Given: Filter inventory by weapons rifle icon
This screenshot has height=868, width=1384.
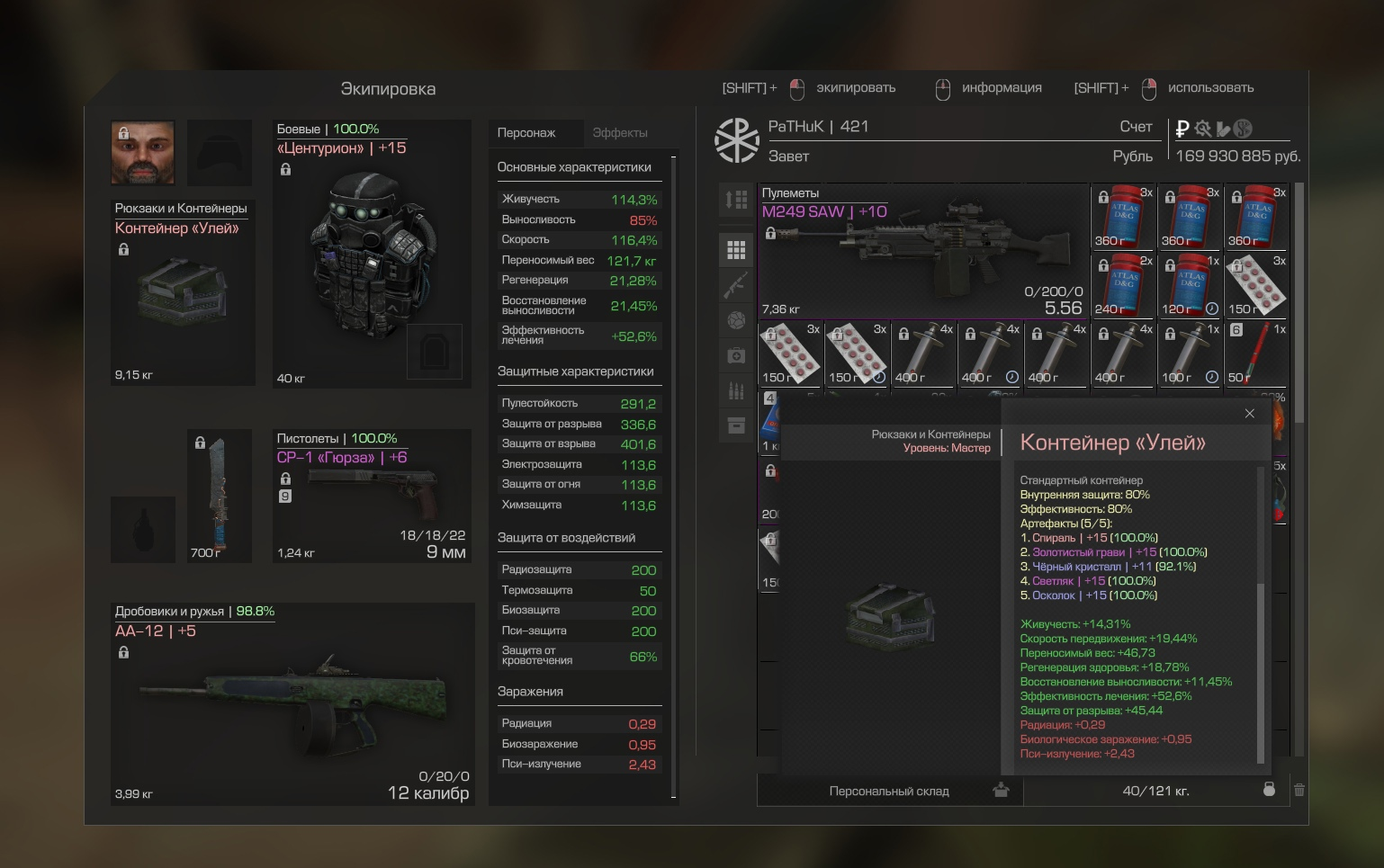Looking at the screenshot, I should 736,285.
